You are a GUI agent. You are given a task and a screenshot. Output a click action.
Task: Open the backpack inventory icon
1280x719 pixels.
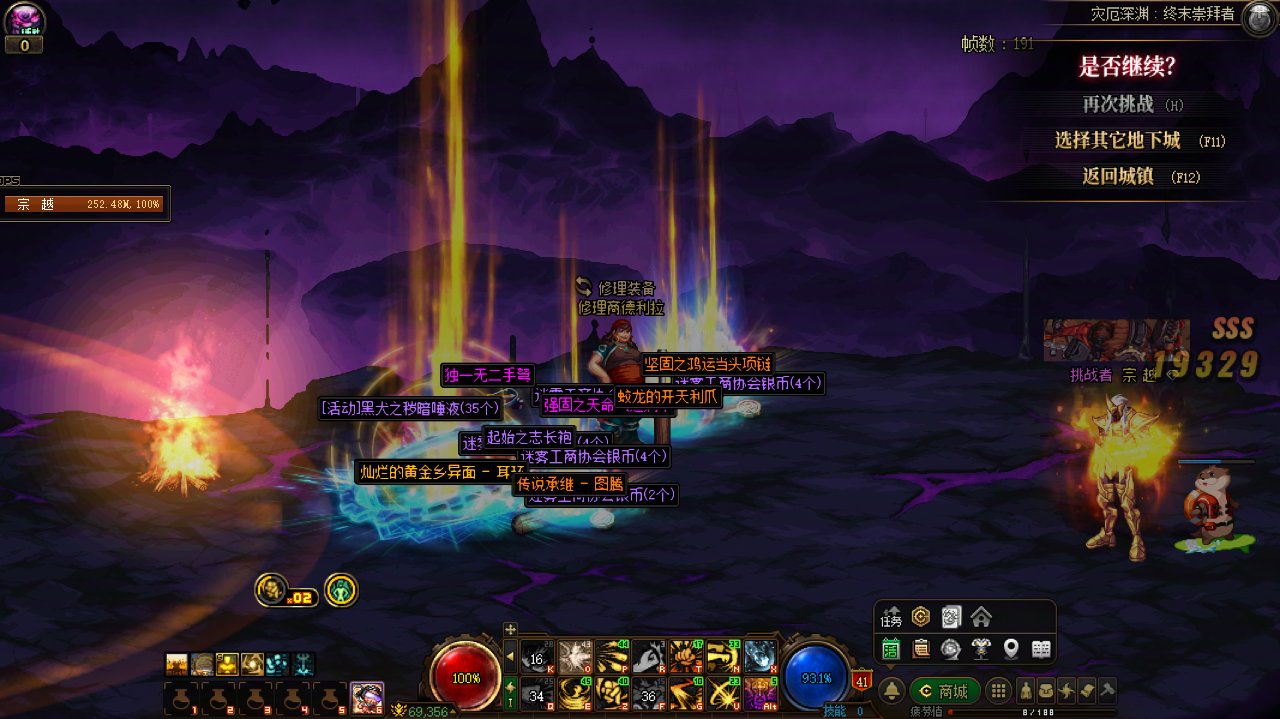[1044, 690]
